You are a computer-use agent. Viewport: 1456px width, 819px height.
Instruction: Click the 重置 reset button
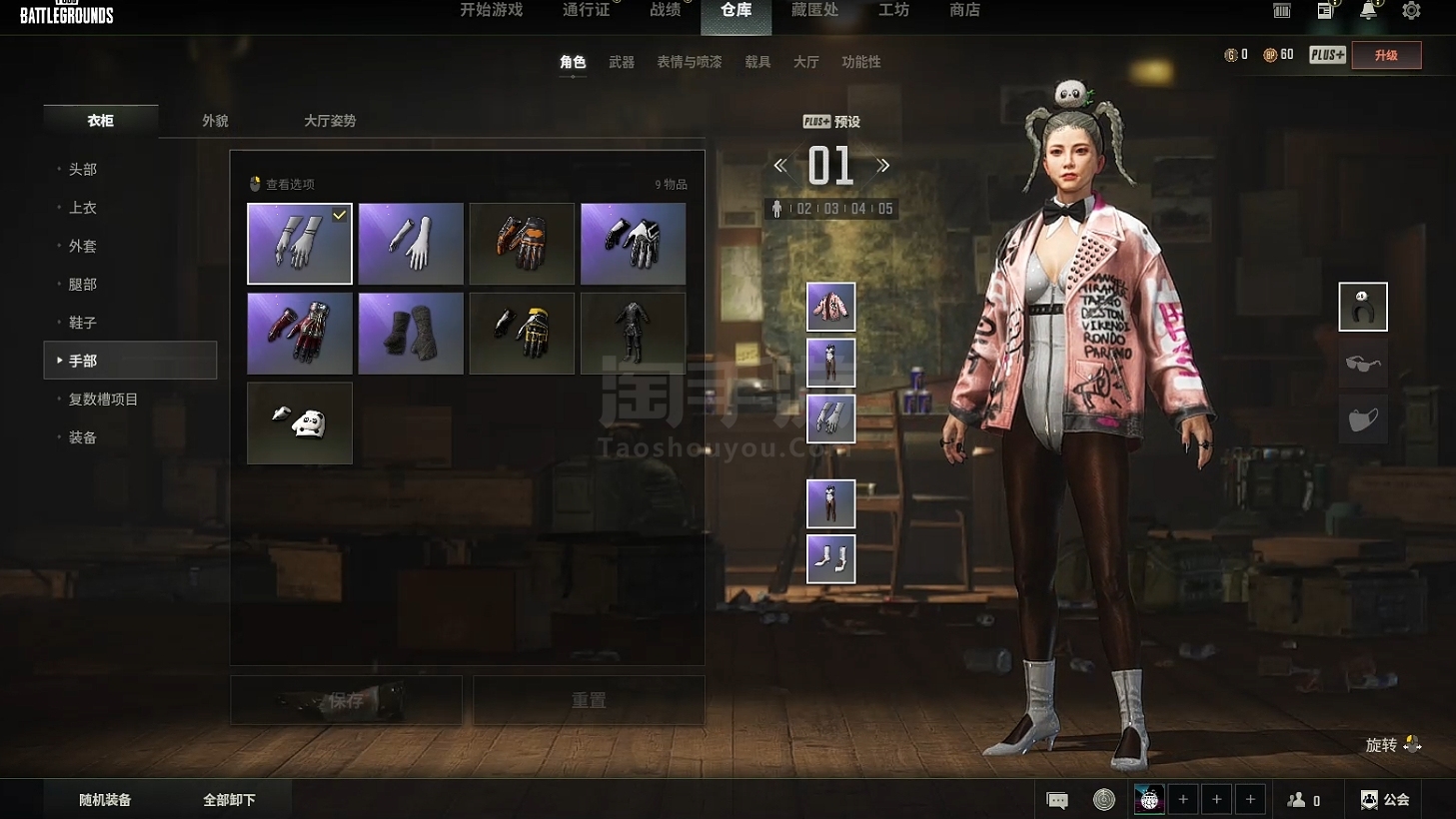pyautogui.click(x=589, y=701)
